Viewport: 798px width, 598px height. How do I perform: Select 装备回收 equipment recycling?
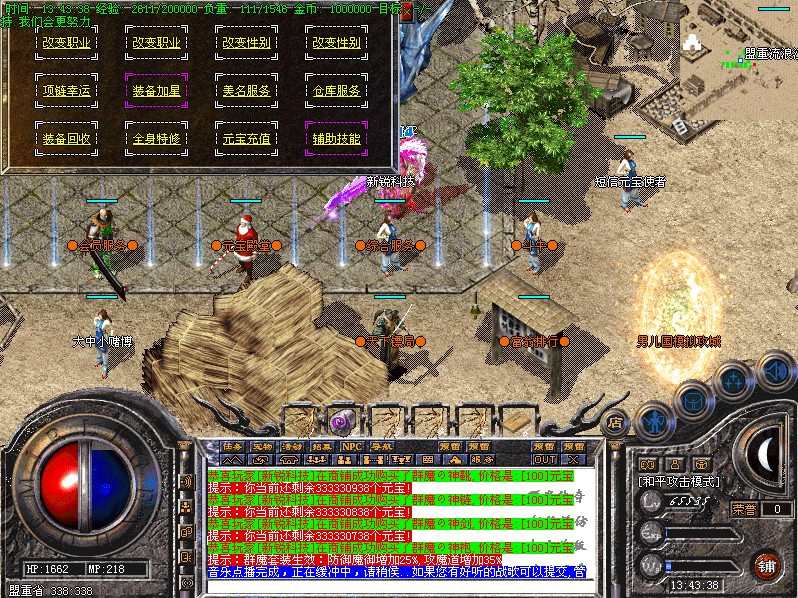(x=66, y=139)
